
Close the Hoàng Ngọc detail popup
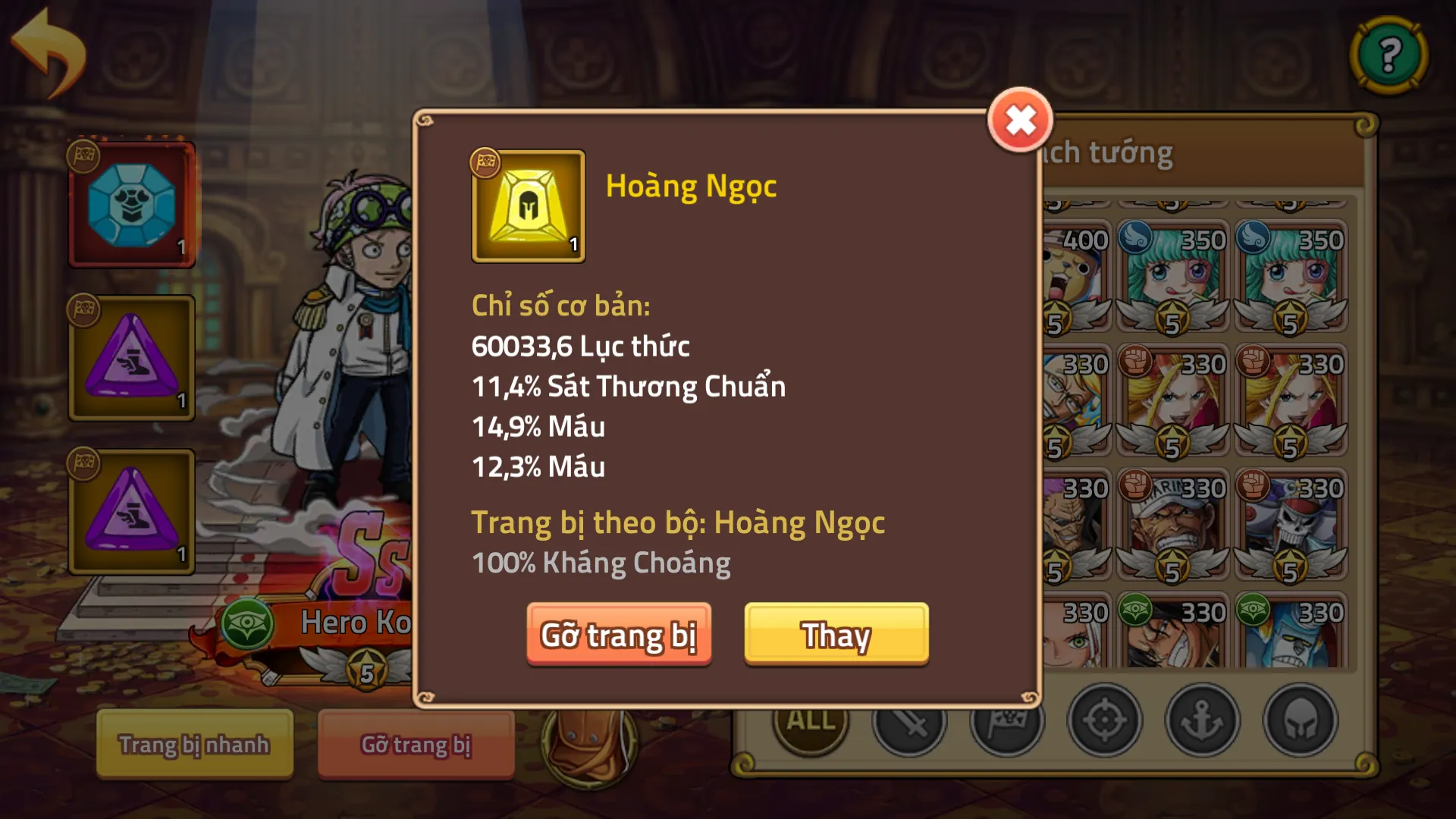1021,118
